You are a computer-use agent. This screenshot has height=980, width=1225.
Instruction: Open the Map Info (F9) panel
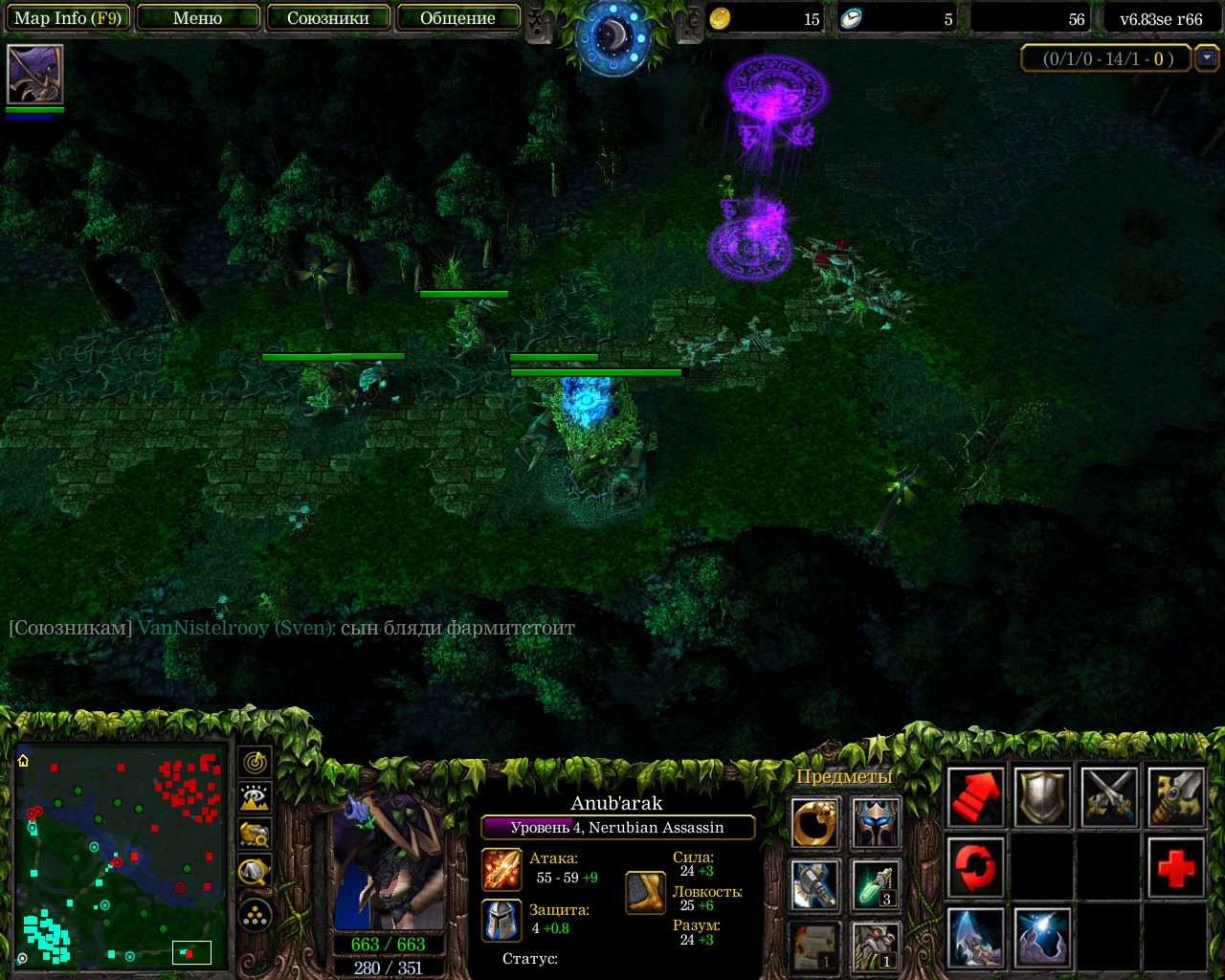coord(67,18)
